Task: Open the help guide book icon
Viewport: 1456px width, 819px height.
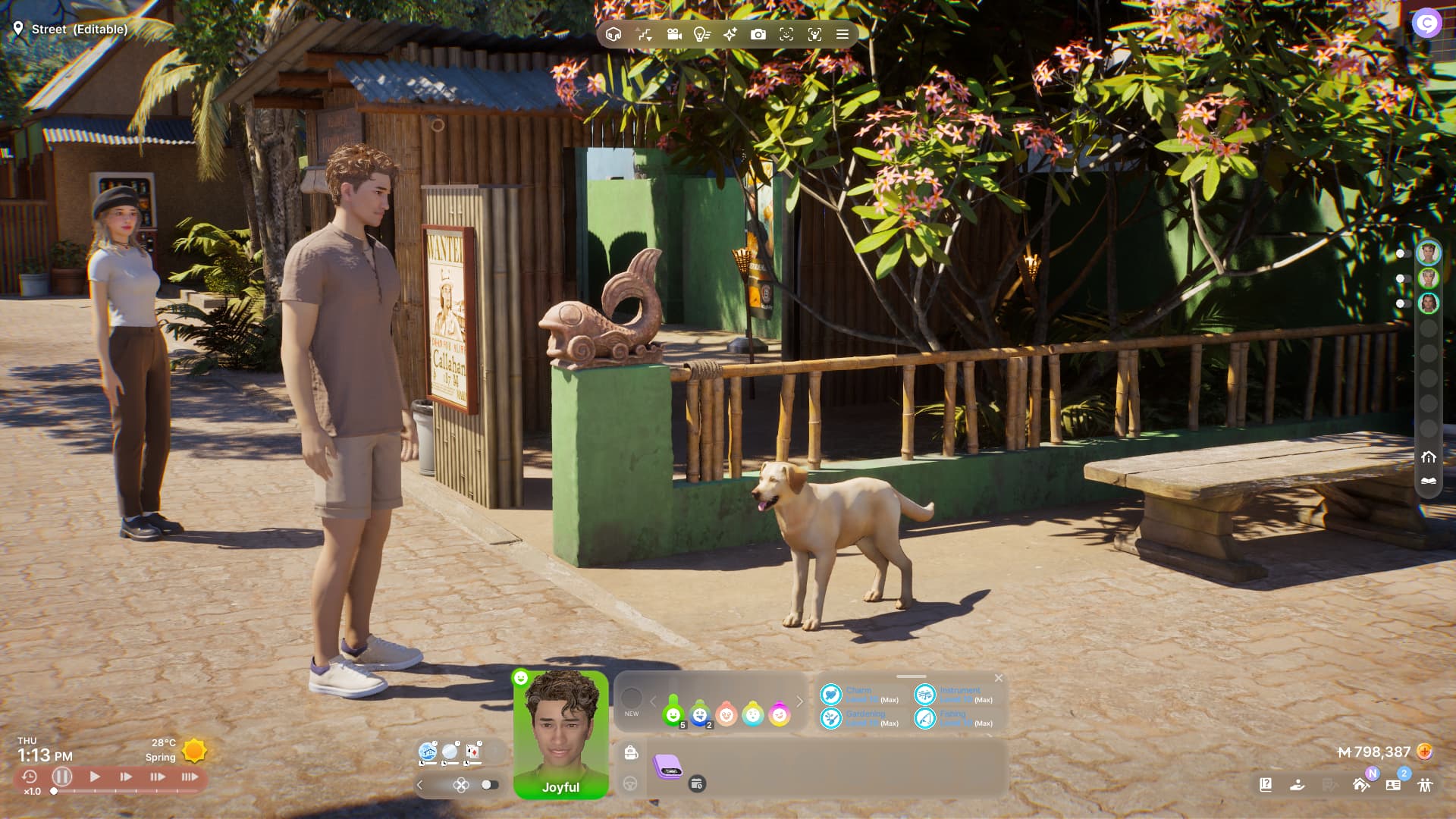Action: [1266, 785]
